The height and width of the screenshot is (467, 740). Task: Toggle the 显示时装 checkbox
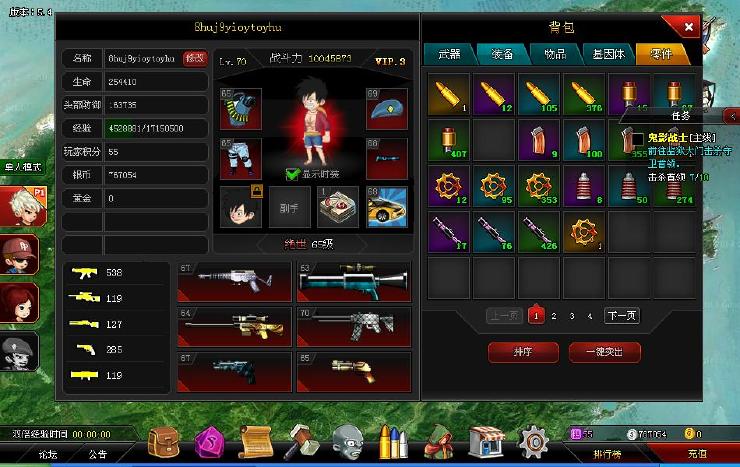tap(292, 173)
